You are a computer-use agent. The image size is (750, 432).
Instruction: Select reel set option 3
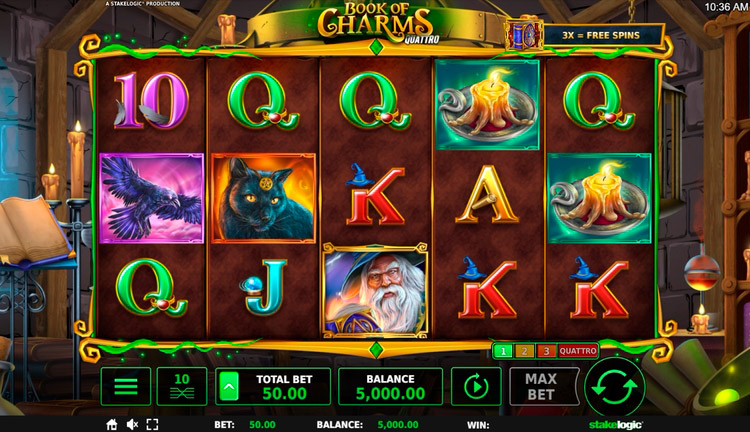pyautogui.click(x=545, y=351)
